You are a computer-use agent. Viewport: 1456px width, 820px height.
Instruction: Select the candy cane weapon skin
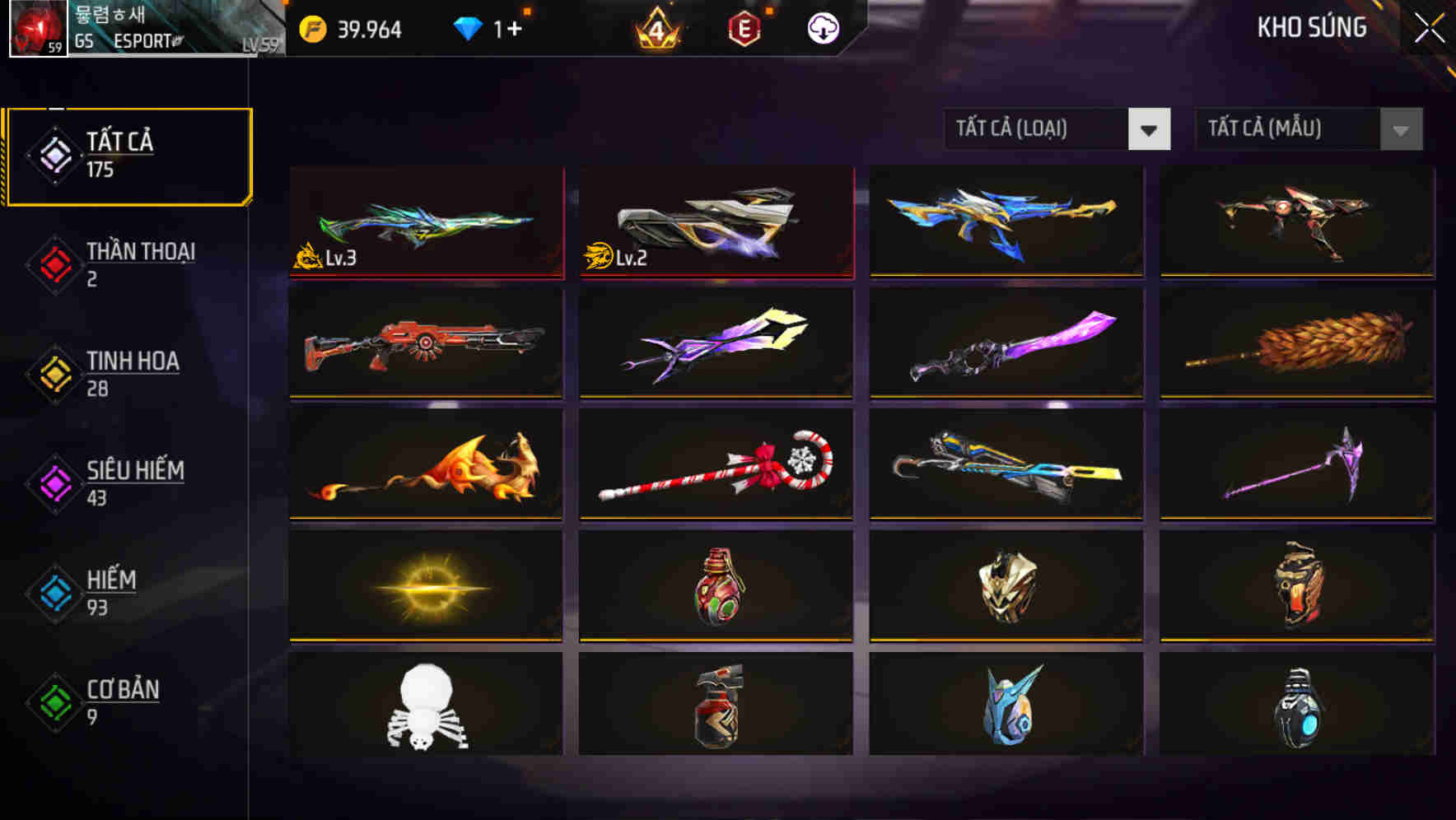point(715,467)
